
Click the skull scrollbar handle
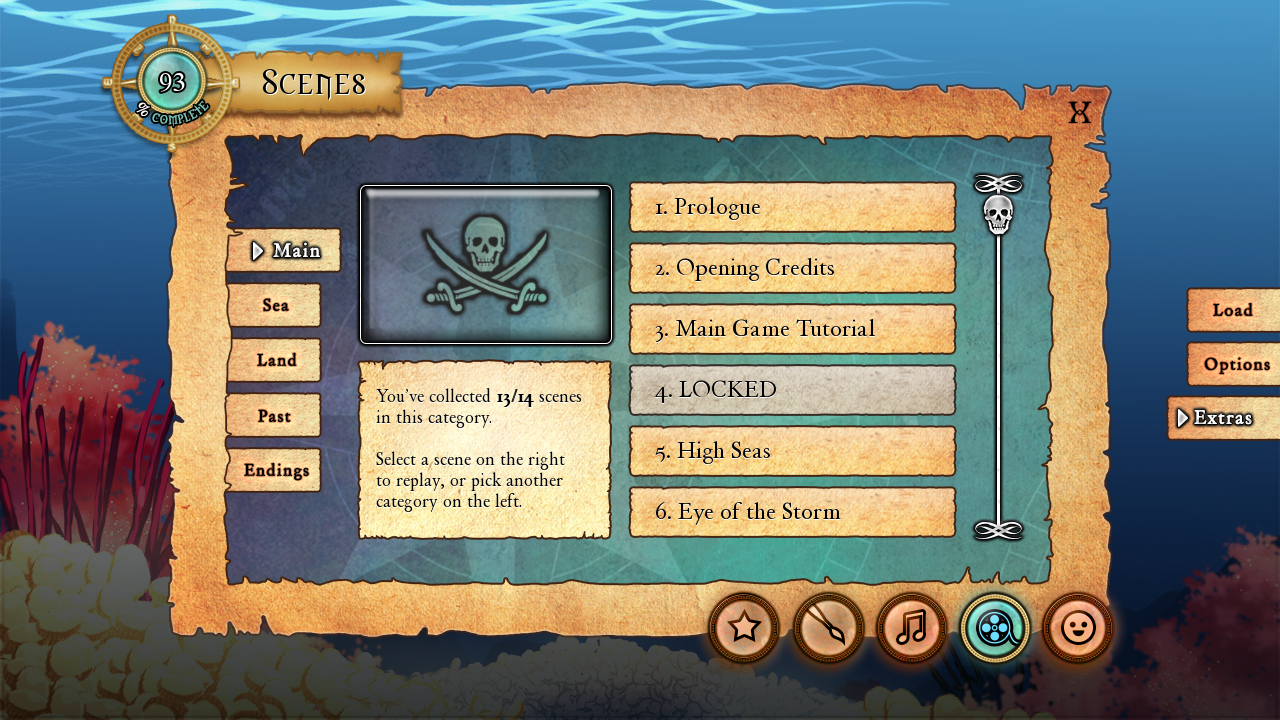pyautogui.click(x=998, y=214)
